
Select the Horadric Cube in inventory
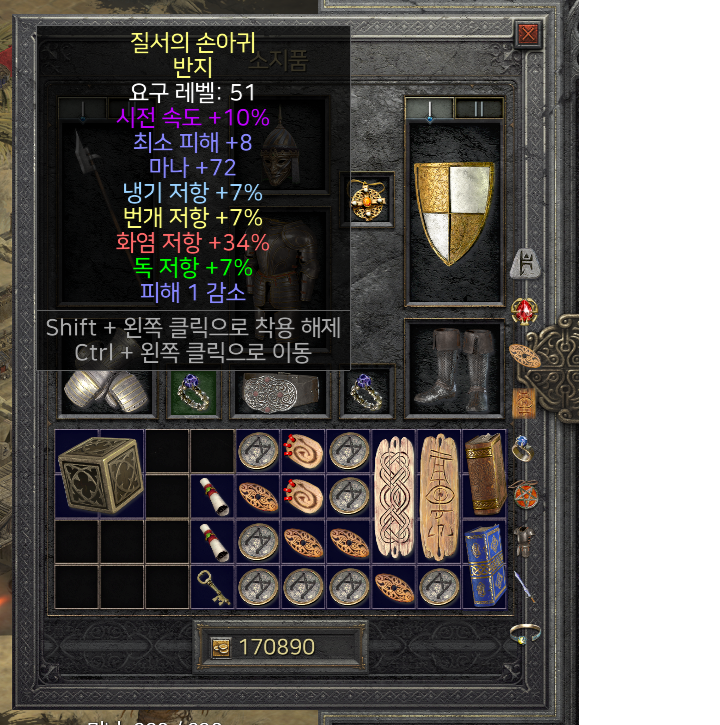tap(99, 473)
